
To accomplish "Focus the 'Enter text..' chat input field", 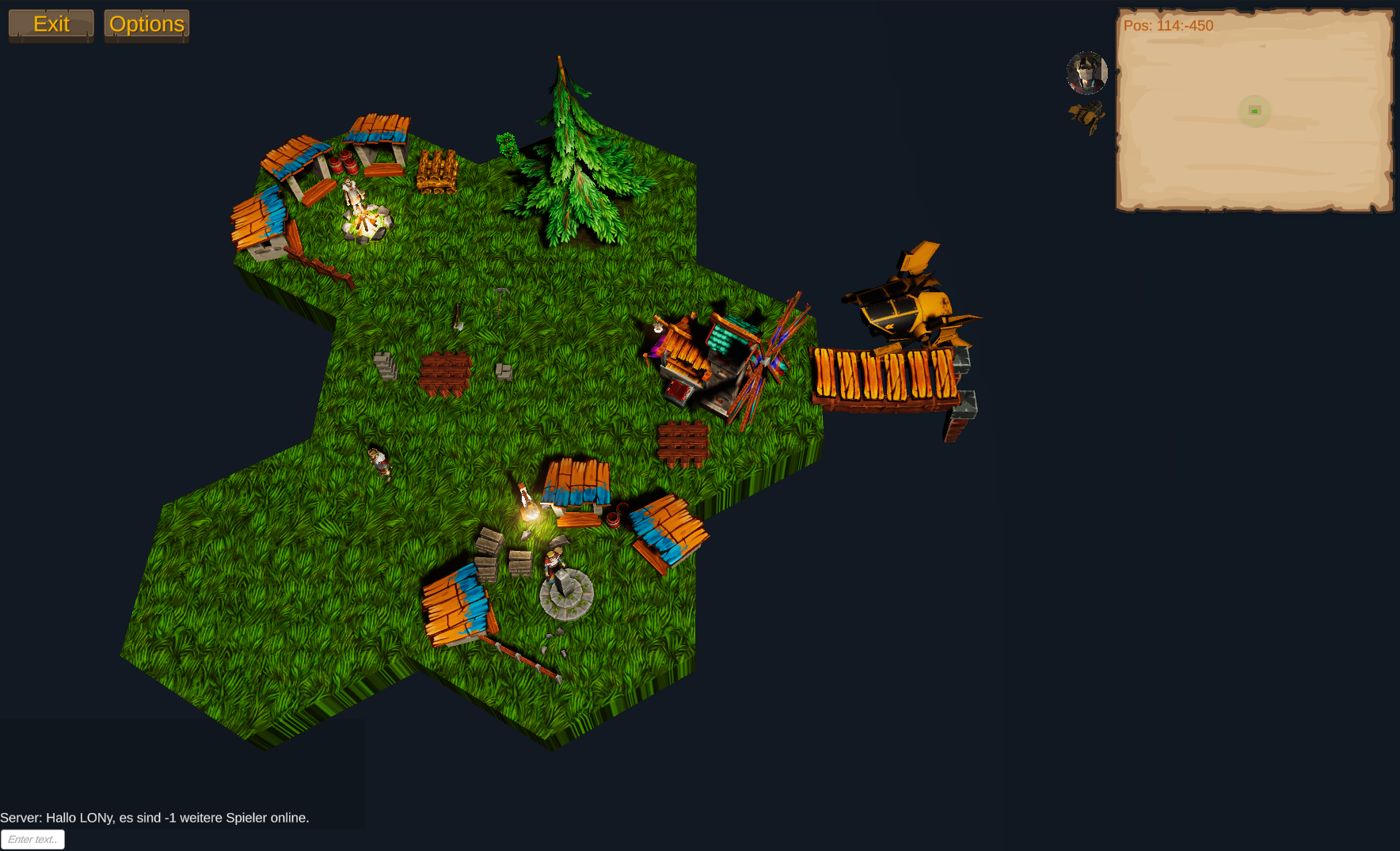I will coord(32,839).
